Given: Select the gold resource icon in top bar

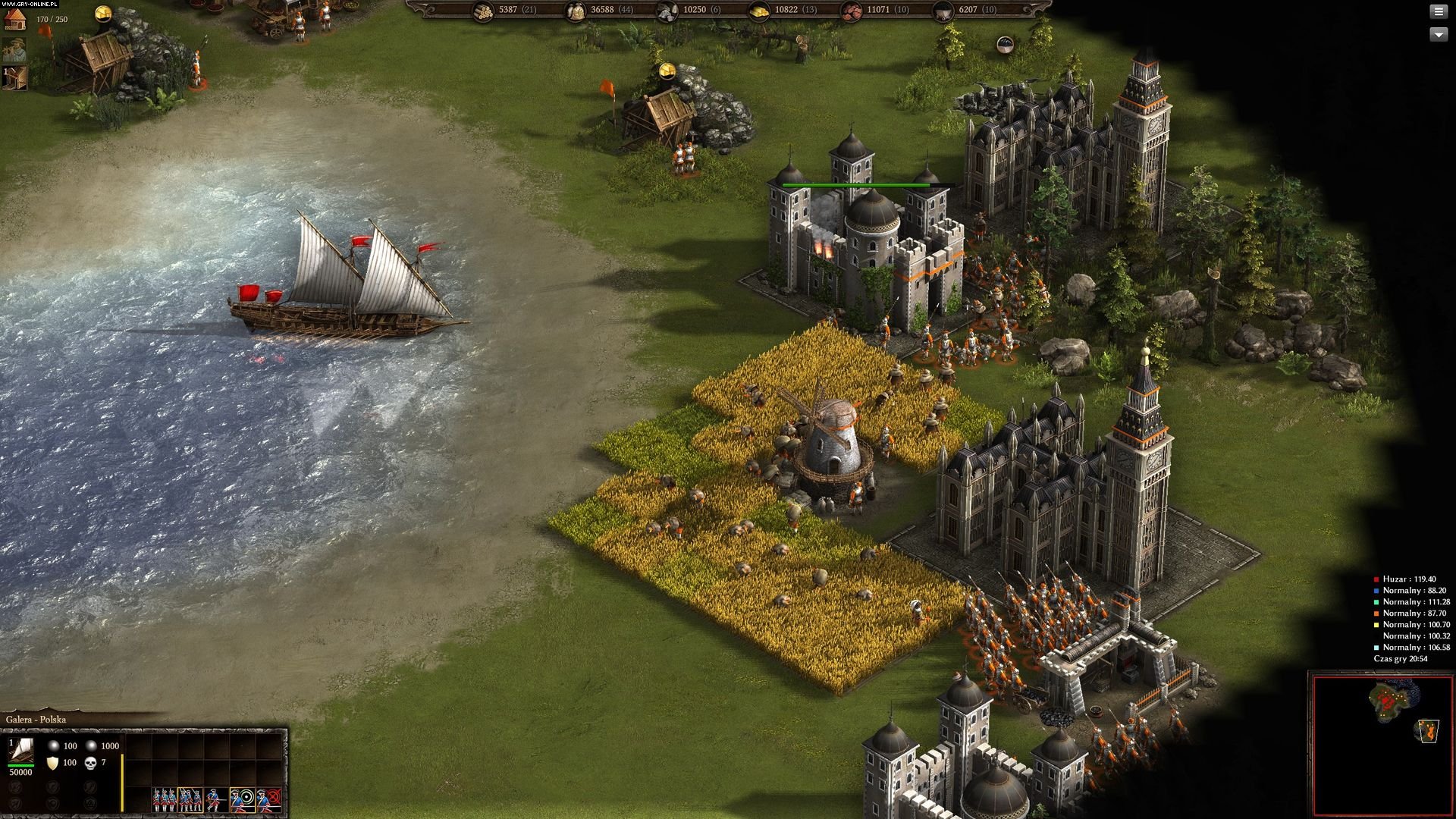Looking at the screenshot, I should (x=759, y=11).
